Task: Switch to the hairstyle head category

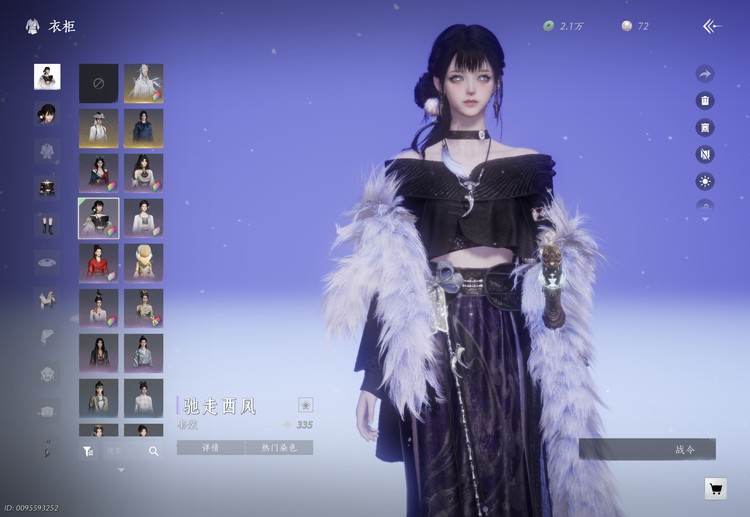Action: [47, 114]
